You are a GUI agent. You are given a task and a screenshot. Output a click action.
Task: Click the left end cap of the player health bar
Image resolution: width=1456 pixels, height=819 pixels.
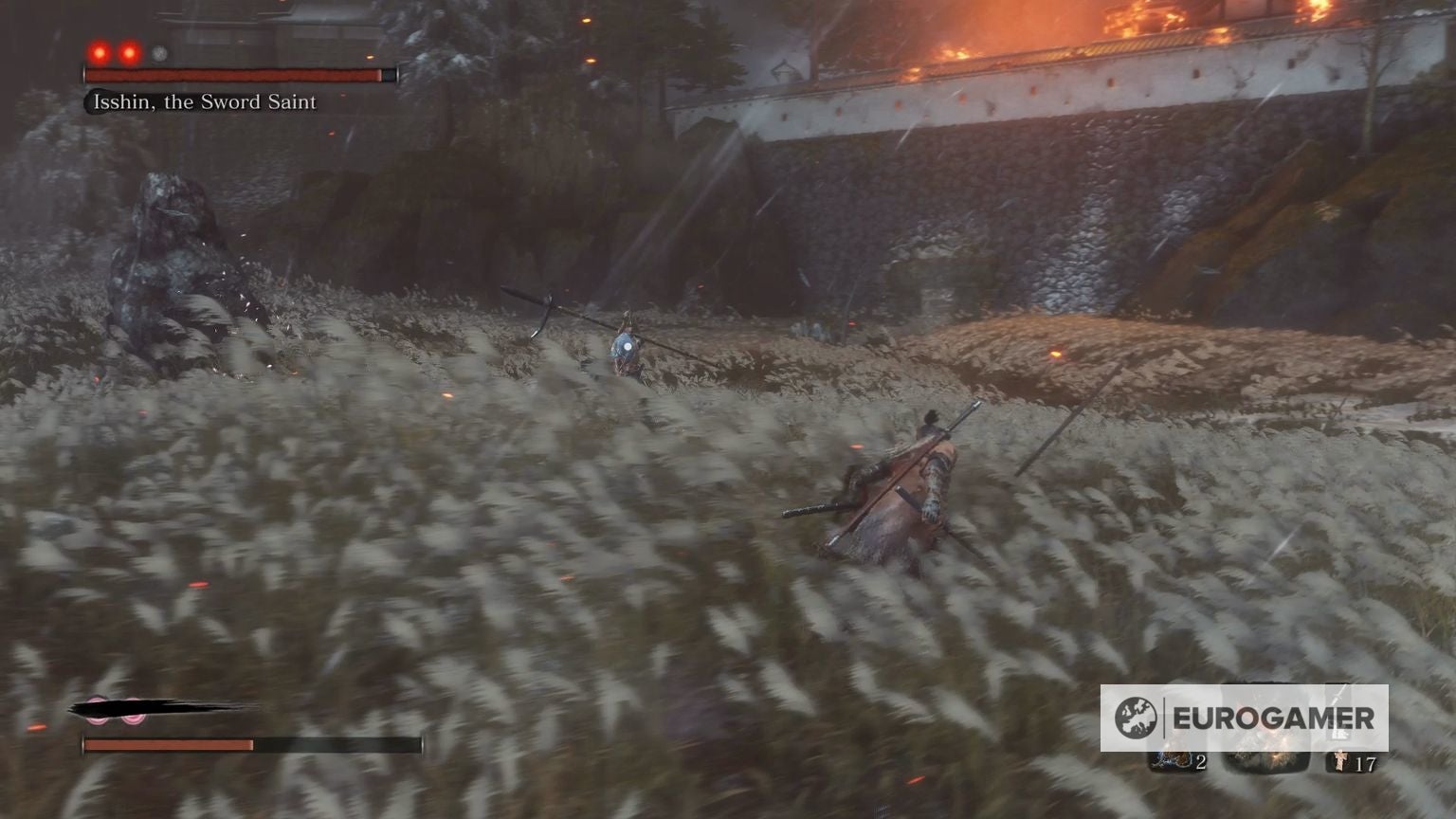pos(83,742)
